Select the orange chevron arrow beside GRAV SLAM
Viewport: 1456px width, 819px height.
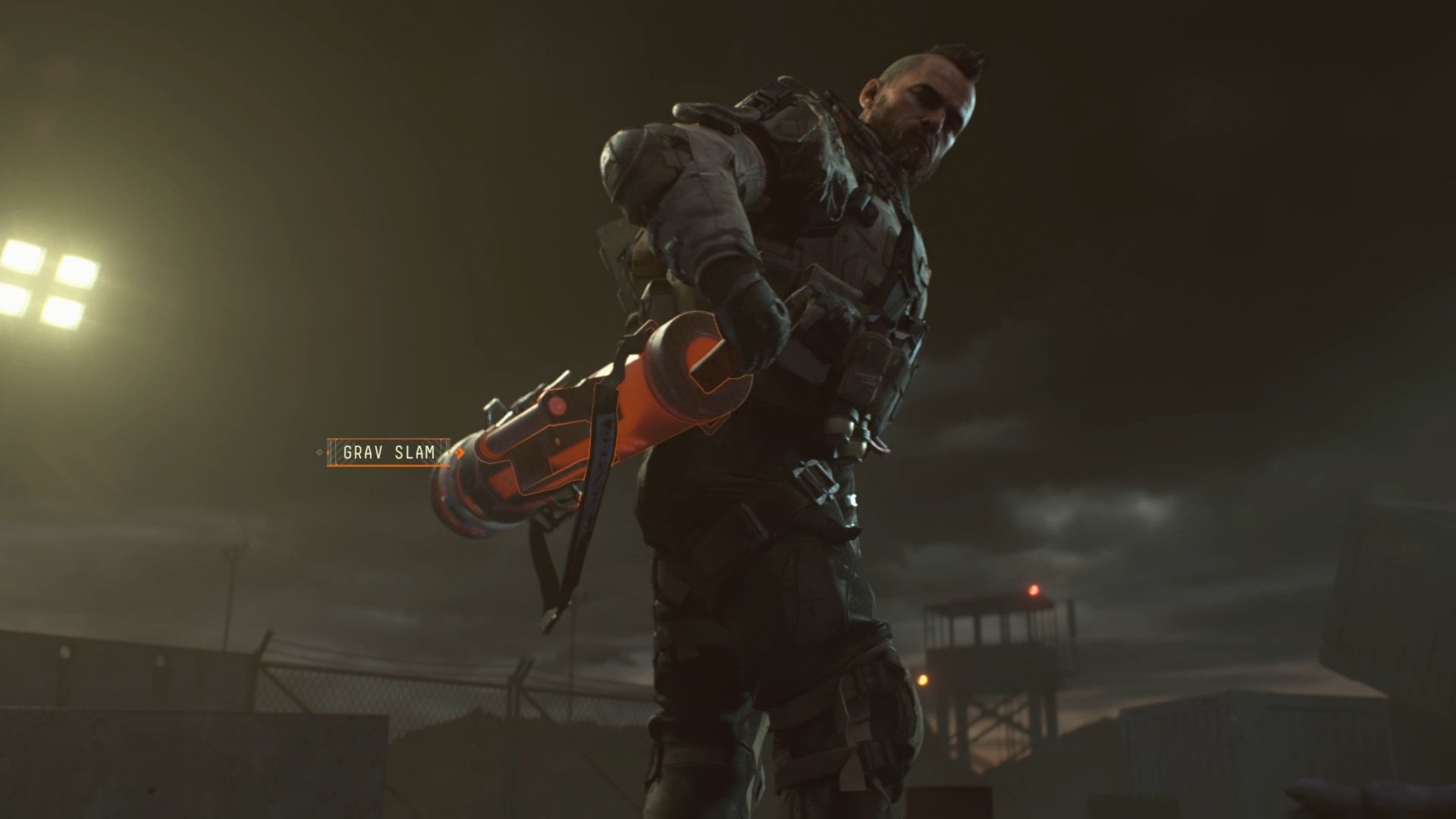pos(460,453)
